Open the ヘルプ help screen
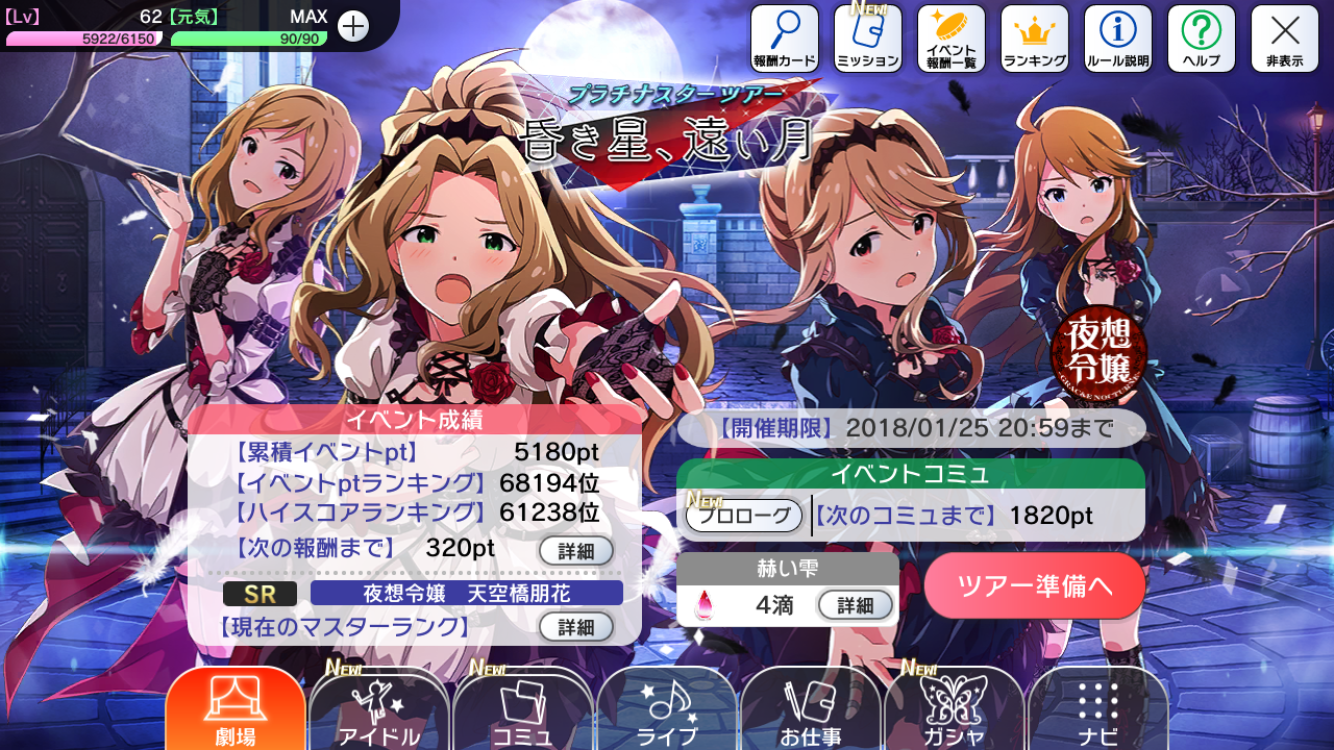Viewport: 1334px width, 750px height. 1201,38
